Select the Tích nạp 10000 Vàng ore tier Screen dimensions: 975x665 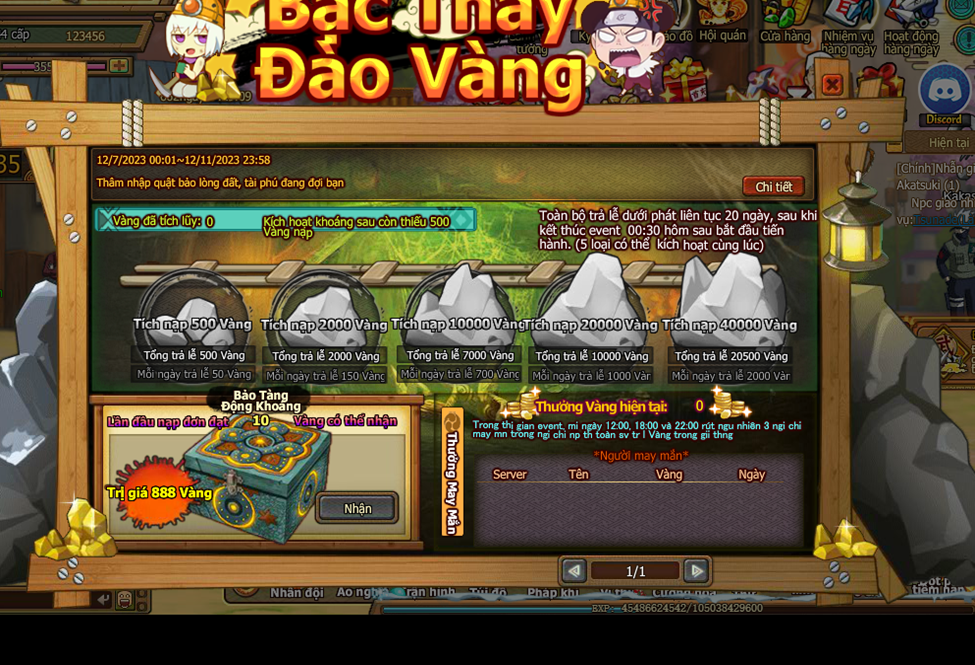pos(459,305)
